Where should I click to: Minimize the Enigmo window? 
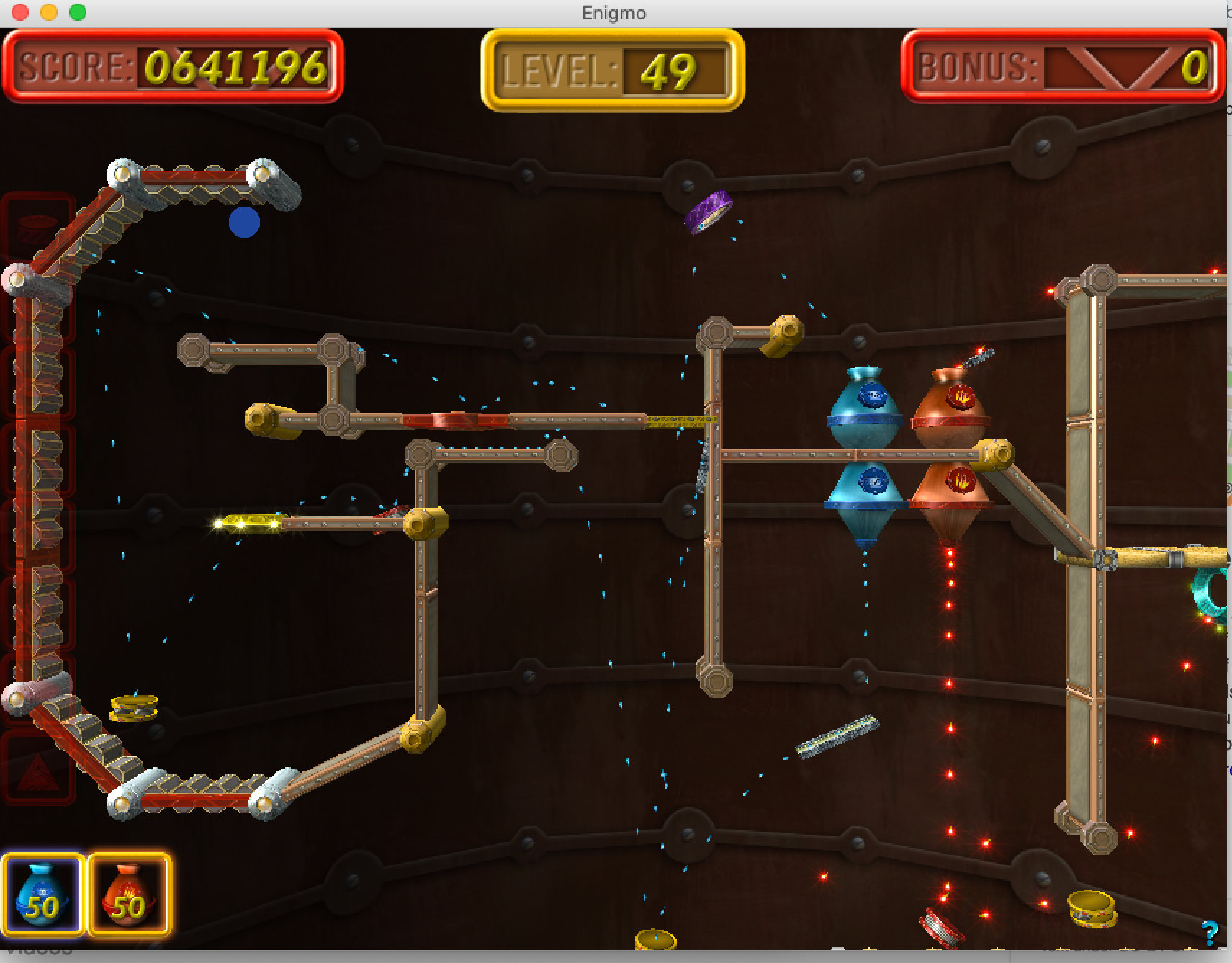(49, 12)
